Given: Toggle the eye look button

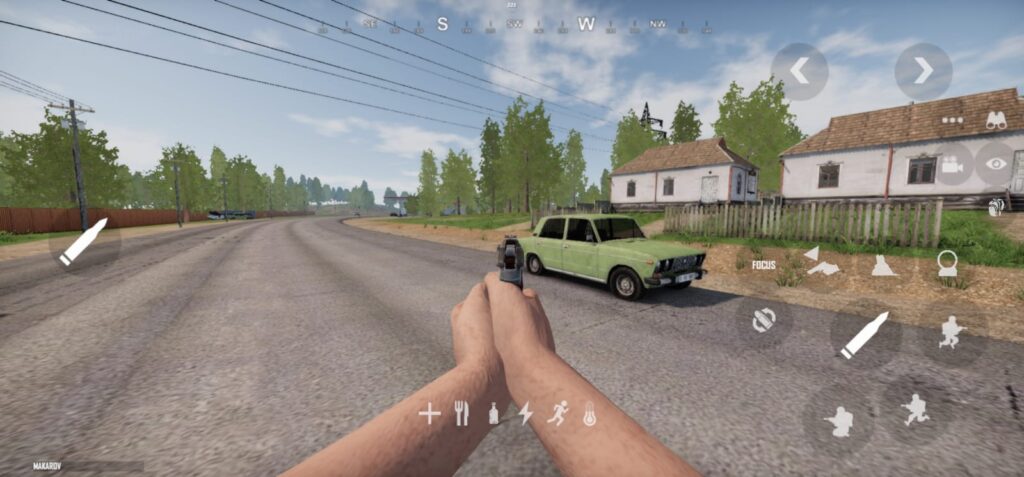Looking at the screenshot, I should (996, 163).
